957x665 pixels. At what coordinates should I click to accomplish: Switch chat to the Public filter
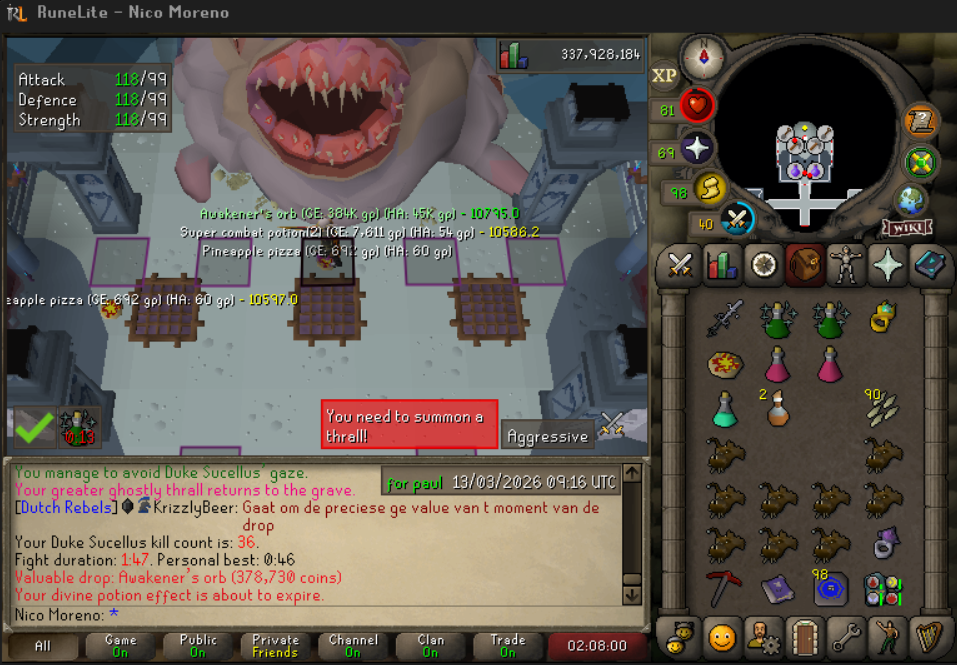[198, 646]
